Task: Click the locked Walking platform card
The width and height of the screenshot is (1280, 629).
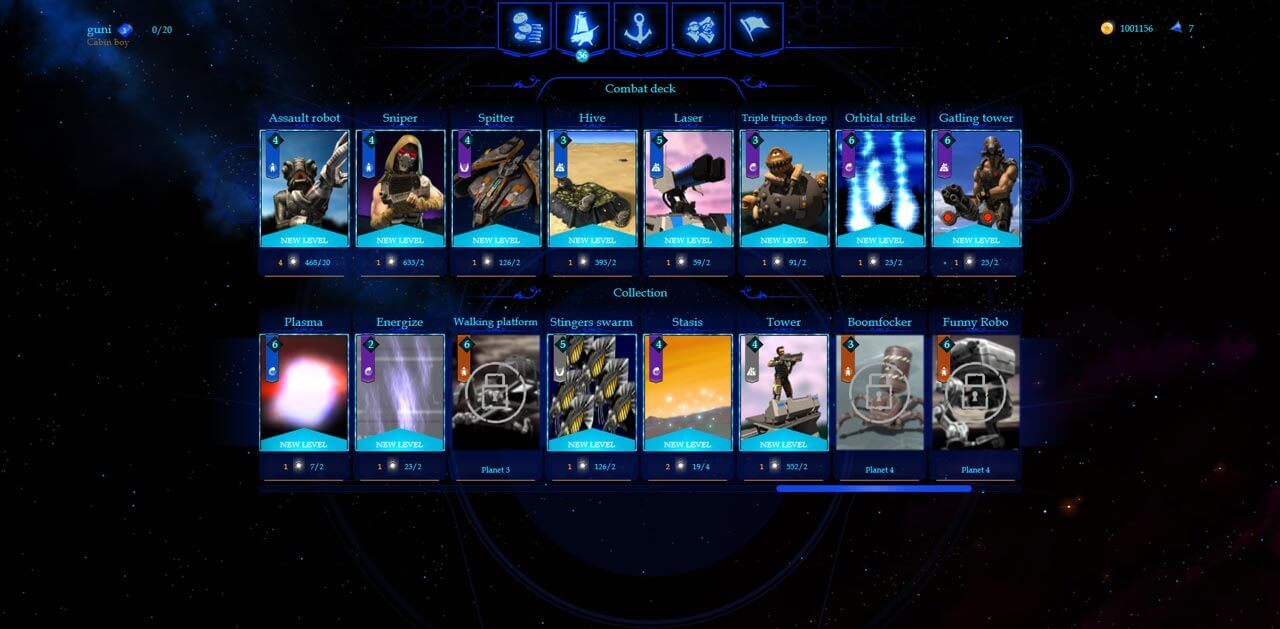Action: pos(496,392)
